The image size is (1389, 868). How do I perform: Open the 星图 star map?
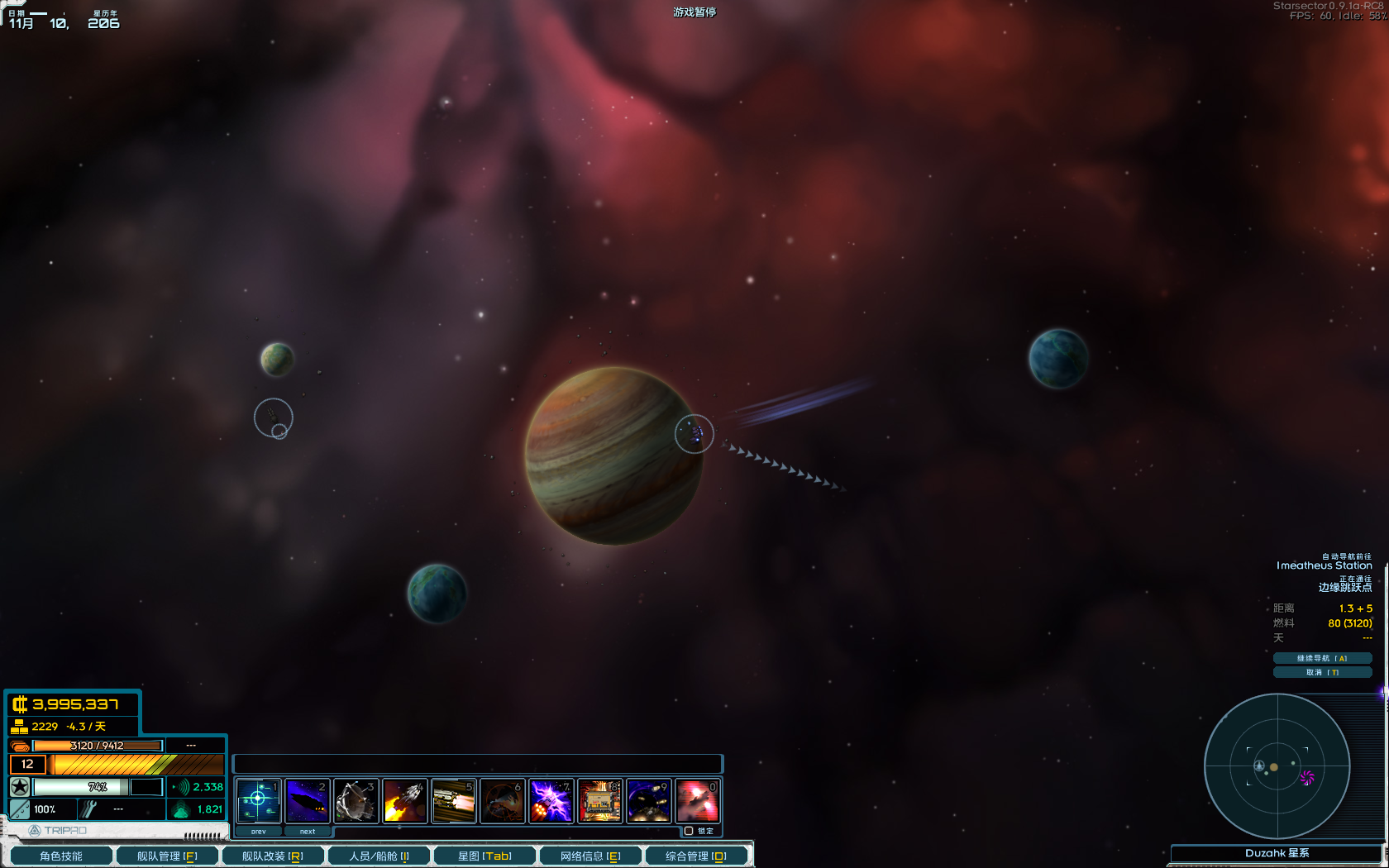click(484, 856)
